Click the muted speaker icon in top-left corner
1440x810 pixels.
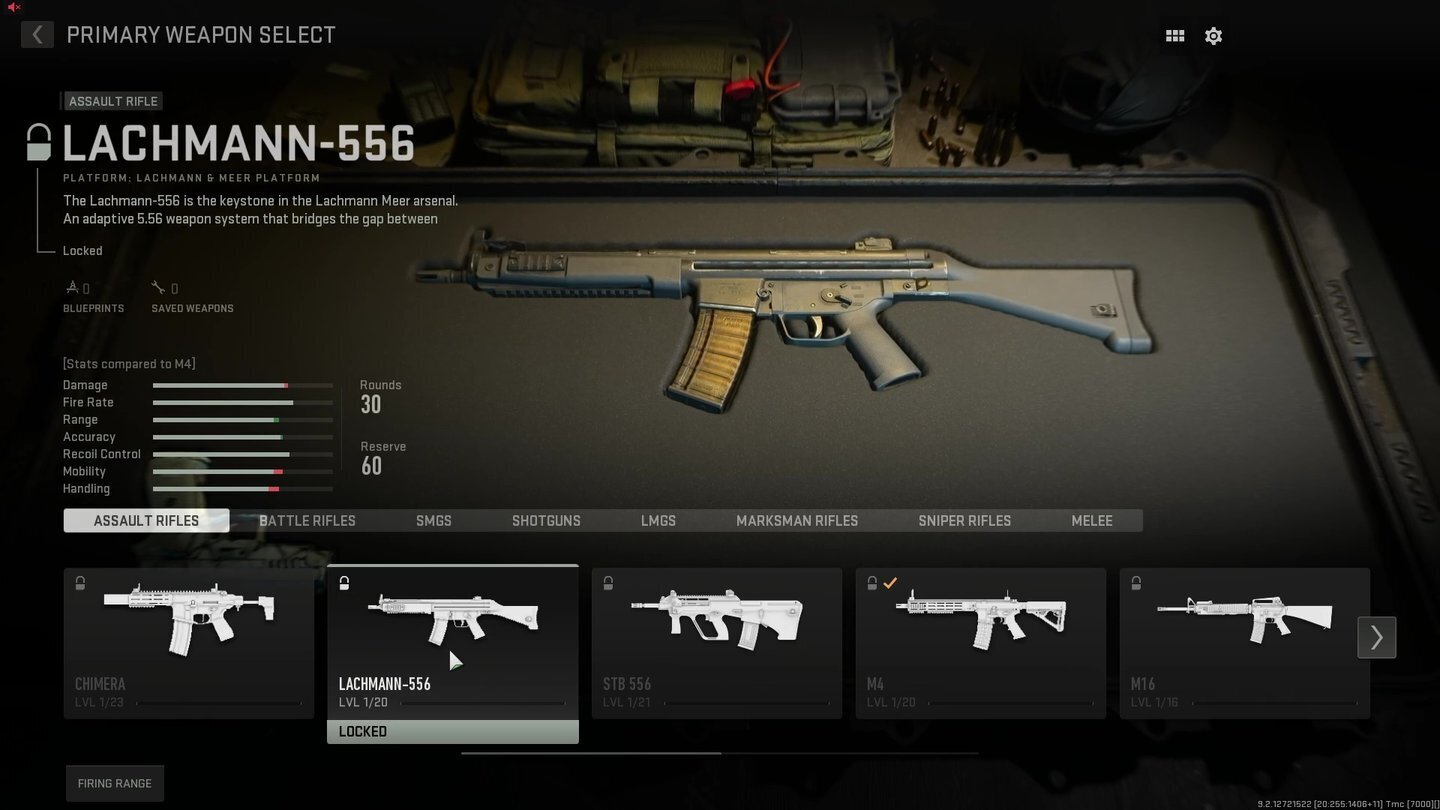click(x=12, y=8)
